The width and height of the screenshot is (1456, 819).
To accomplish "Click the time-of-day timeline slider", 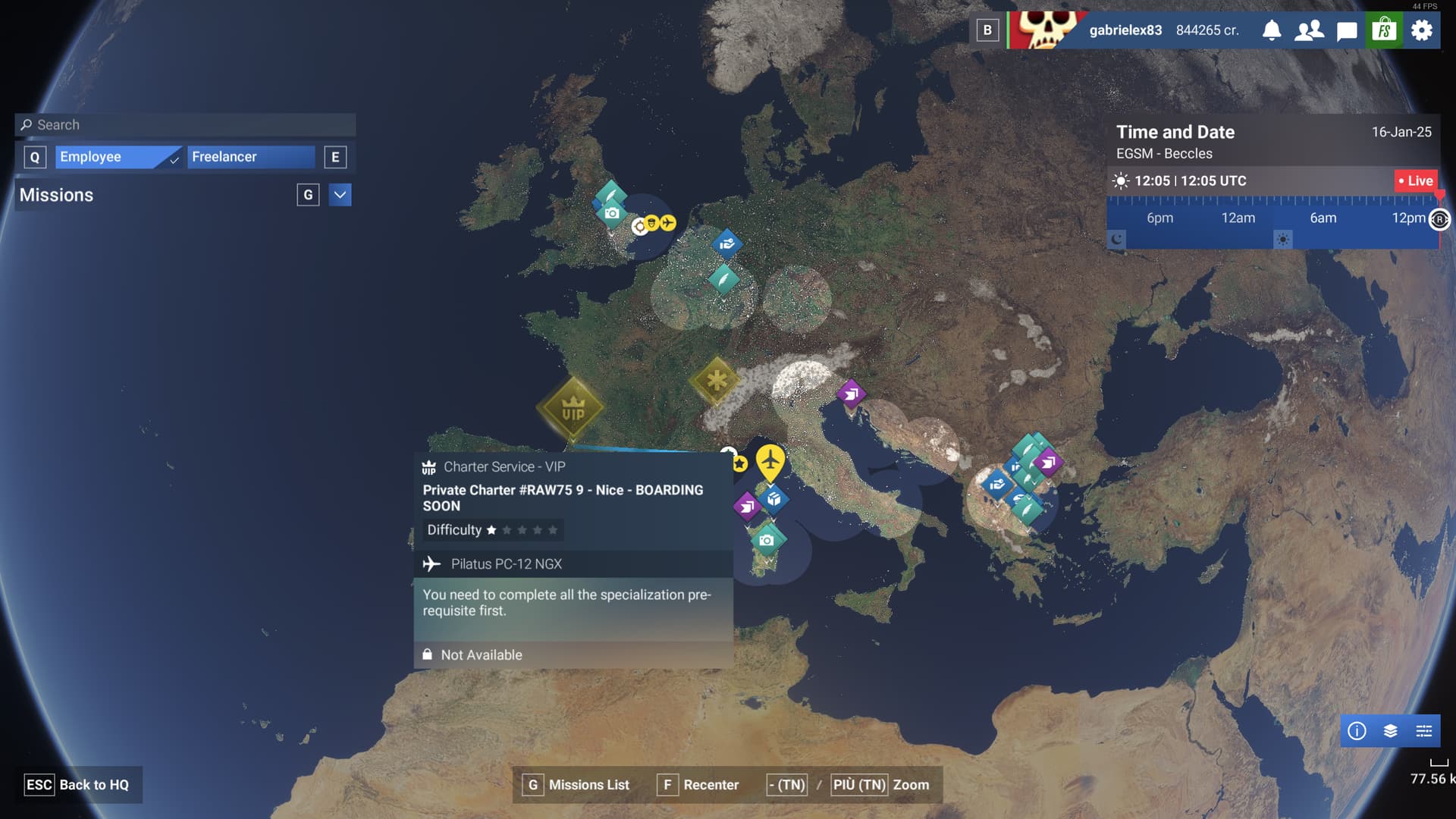I will [x=1274, y=218].
